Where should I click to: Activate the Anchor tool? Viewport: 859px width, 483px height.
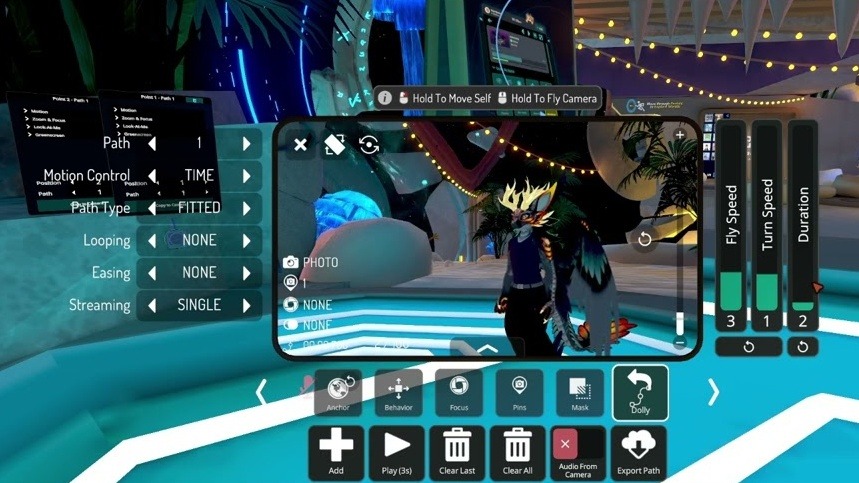tap(338, 392)
